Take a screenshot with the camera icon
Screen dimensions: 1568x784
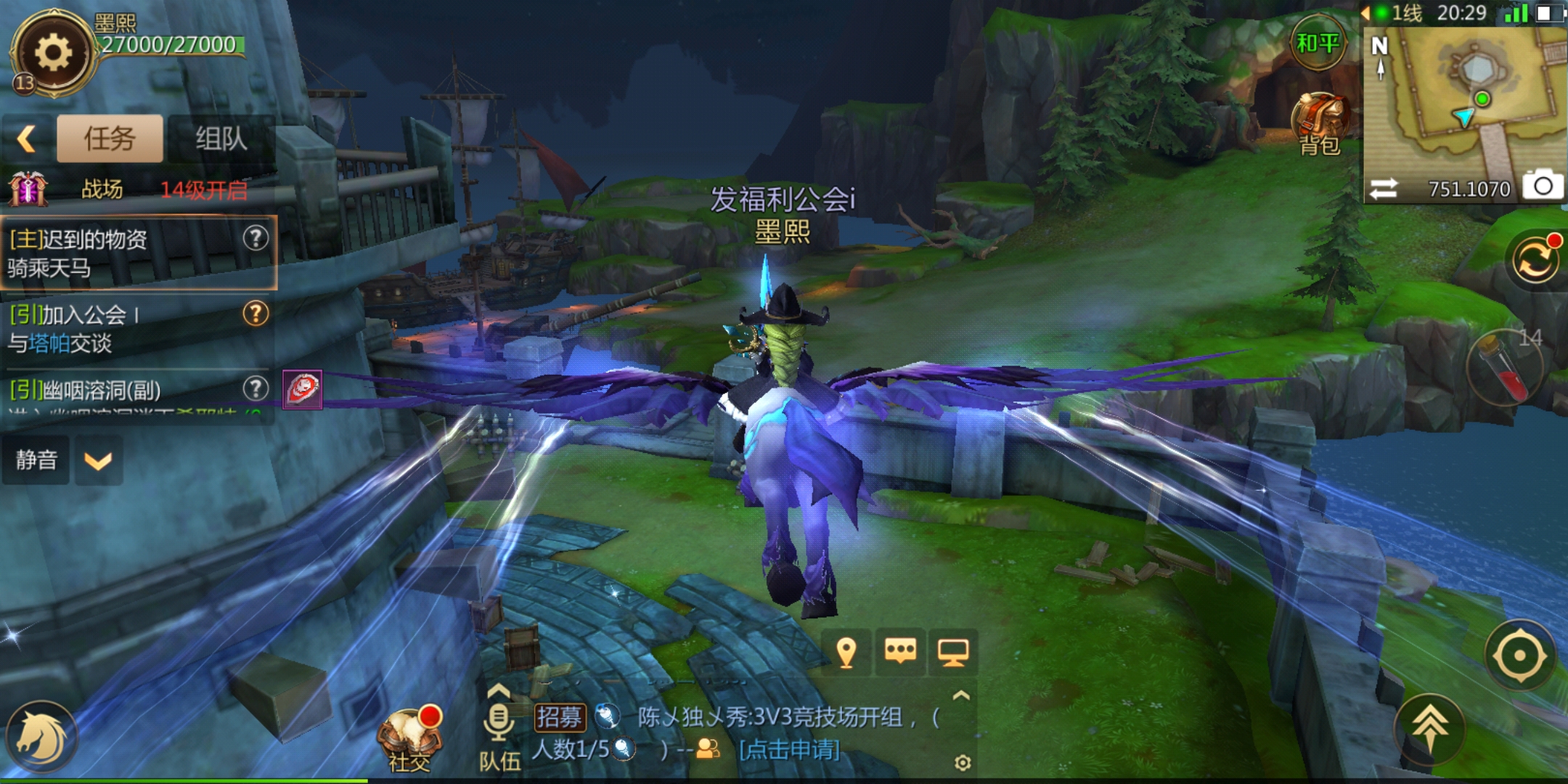[x=1543, y=187]
